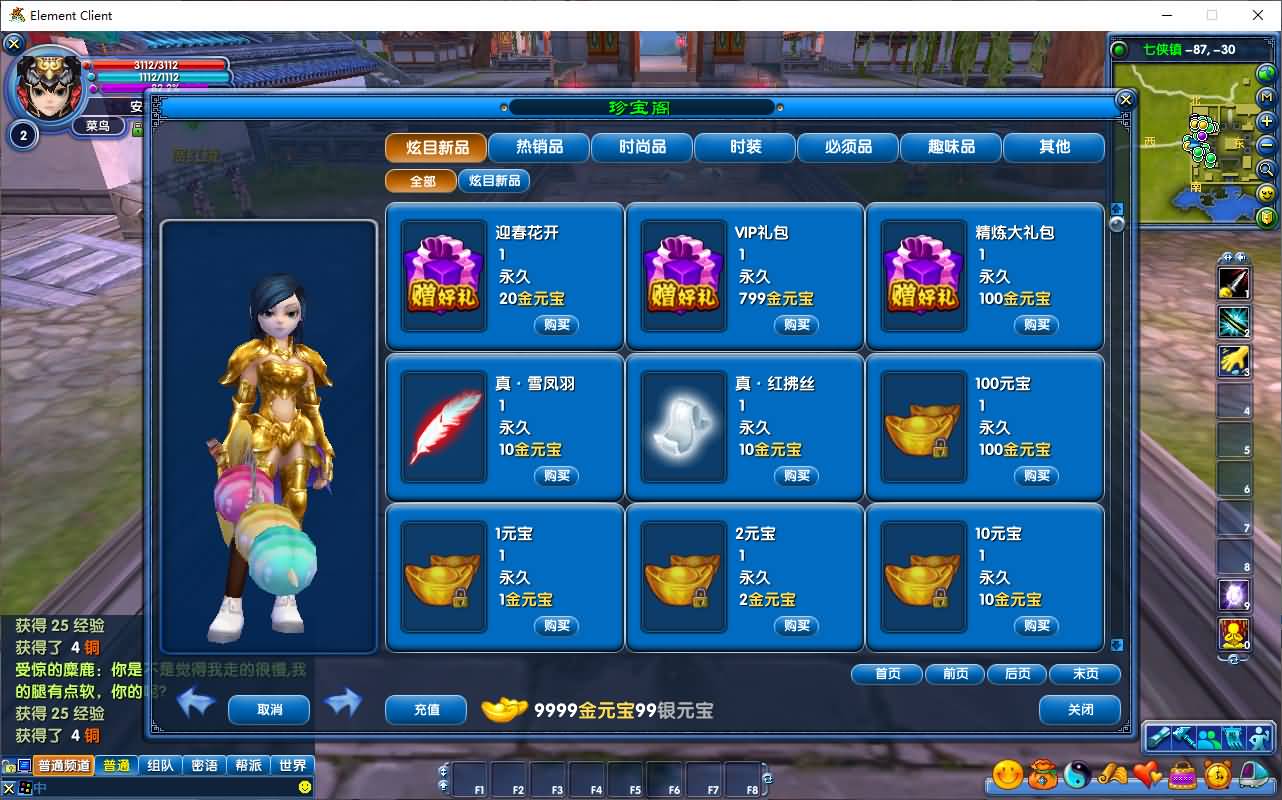Select the 必须品 tab
Screen dimensions: 1282x800
(x=848, y=147)
